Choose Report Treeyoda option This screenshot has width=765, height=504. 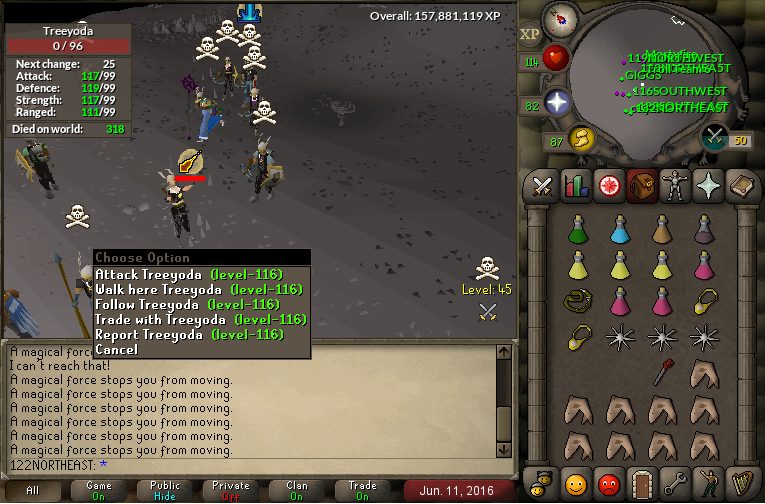pyautogui.click(x=189, y=335)
